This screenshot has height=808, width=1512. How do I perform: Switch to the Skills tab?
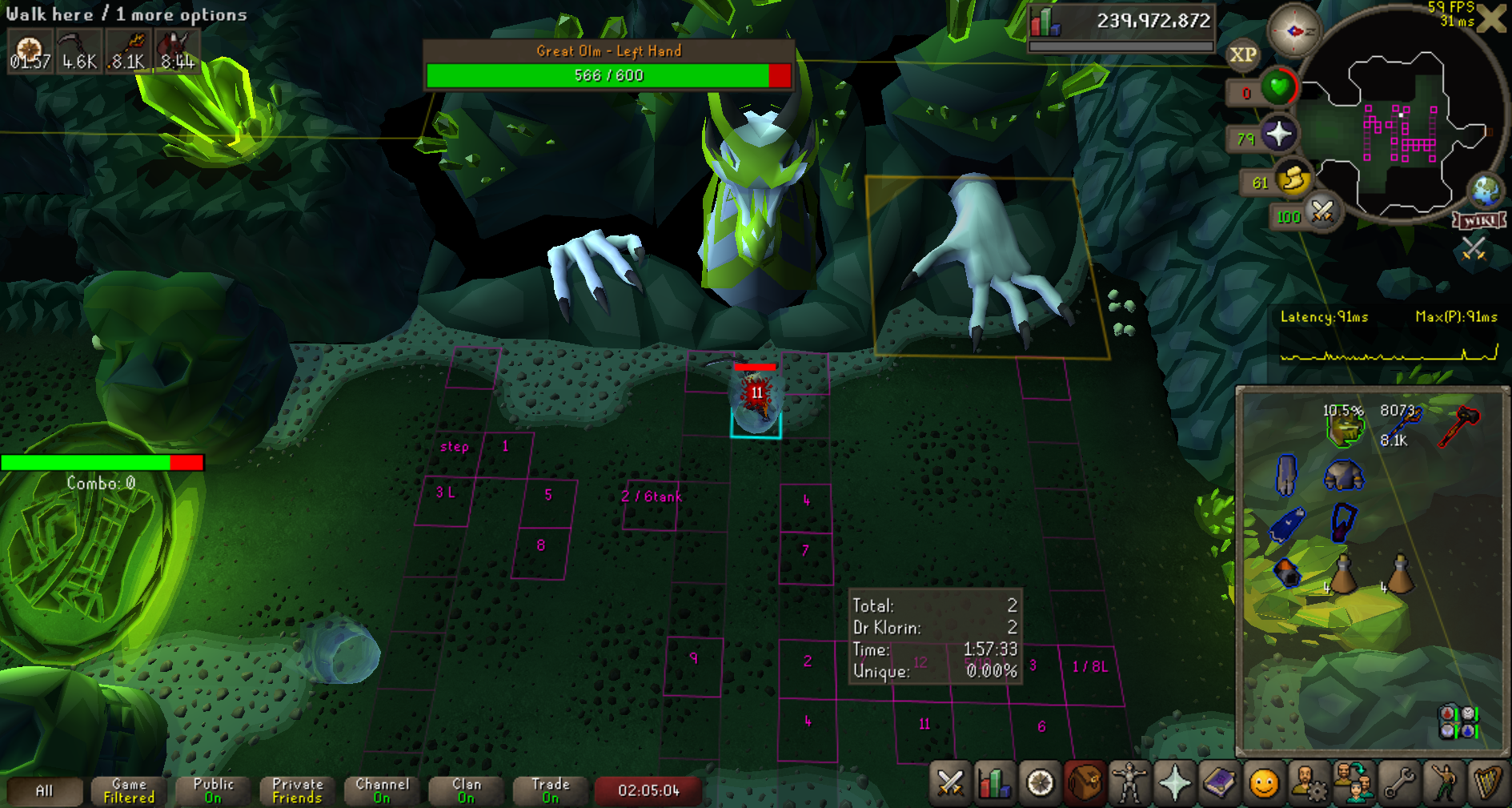[994, 783]
